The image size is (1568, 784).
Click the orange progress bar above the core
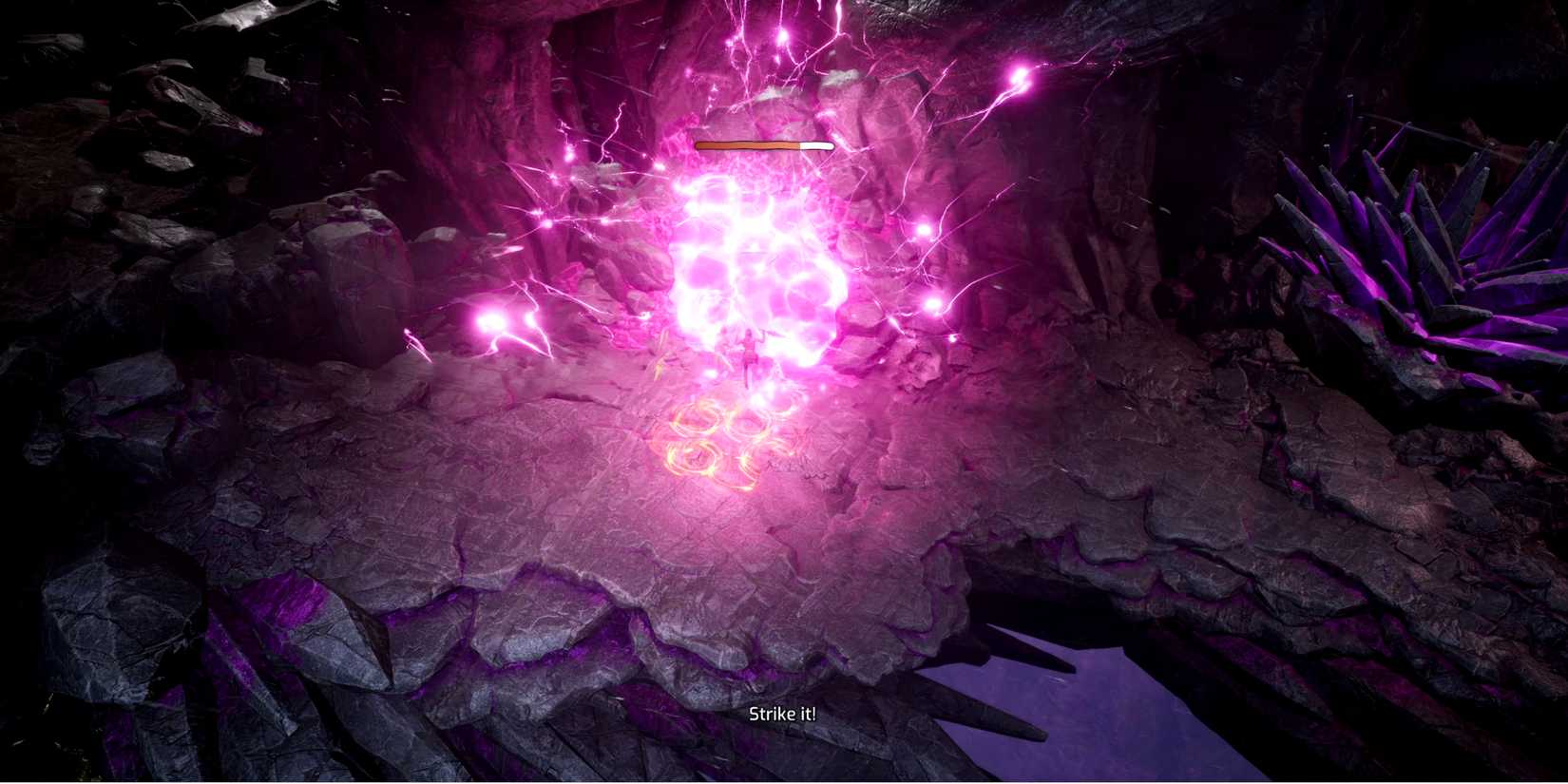[760, 144]
